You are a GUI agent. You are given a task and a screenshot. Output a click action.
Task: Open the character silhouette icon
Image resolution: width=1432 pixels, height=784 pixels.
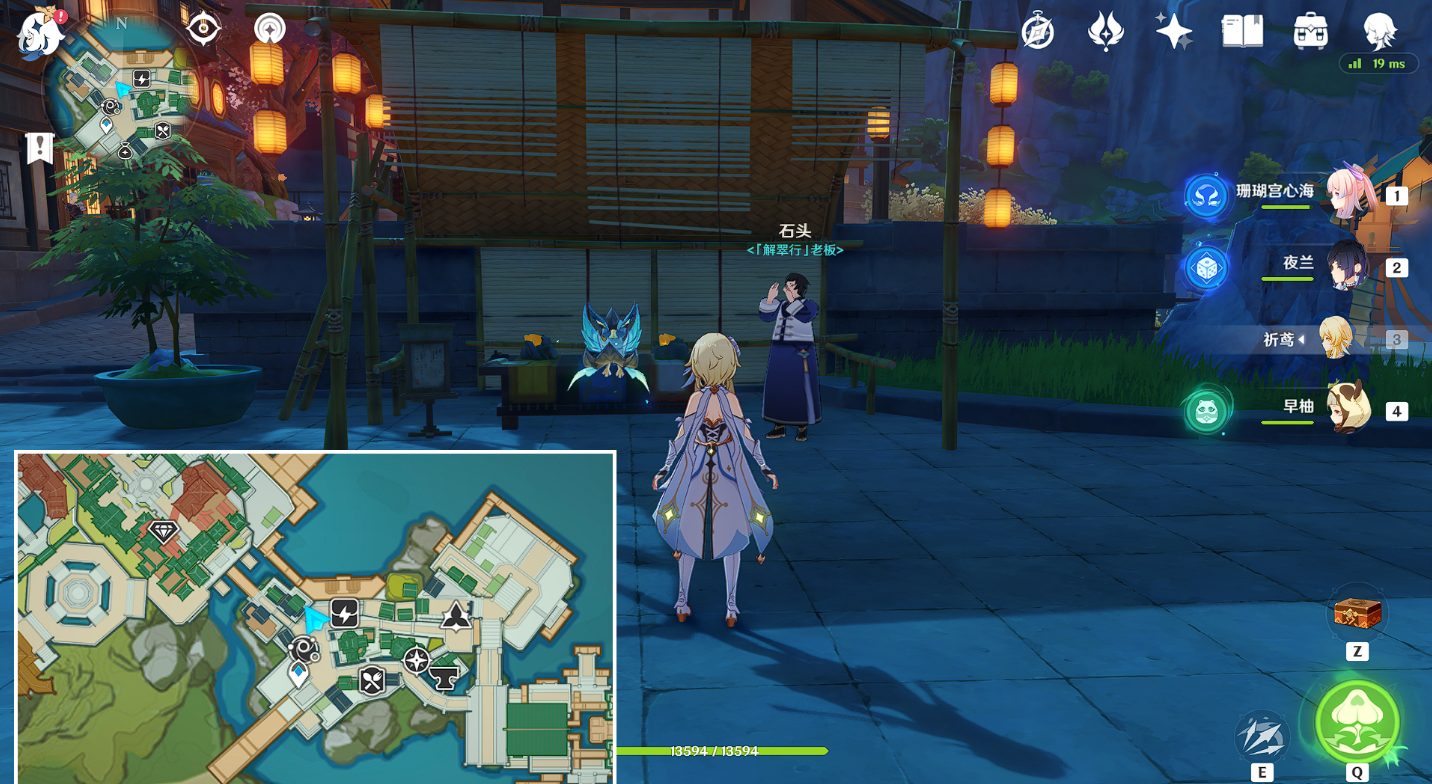click(x=1379, y=32)
